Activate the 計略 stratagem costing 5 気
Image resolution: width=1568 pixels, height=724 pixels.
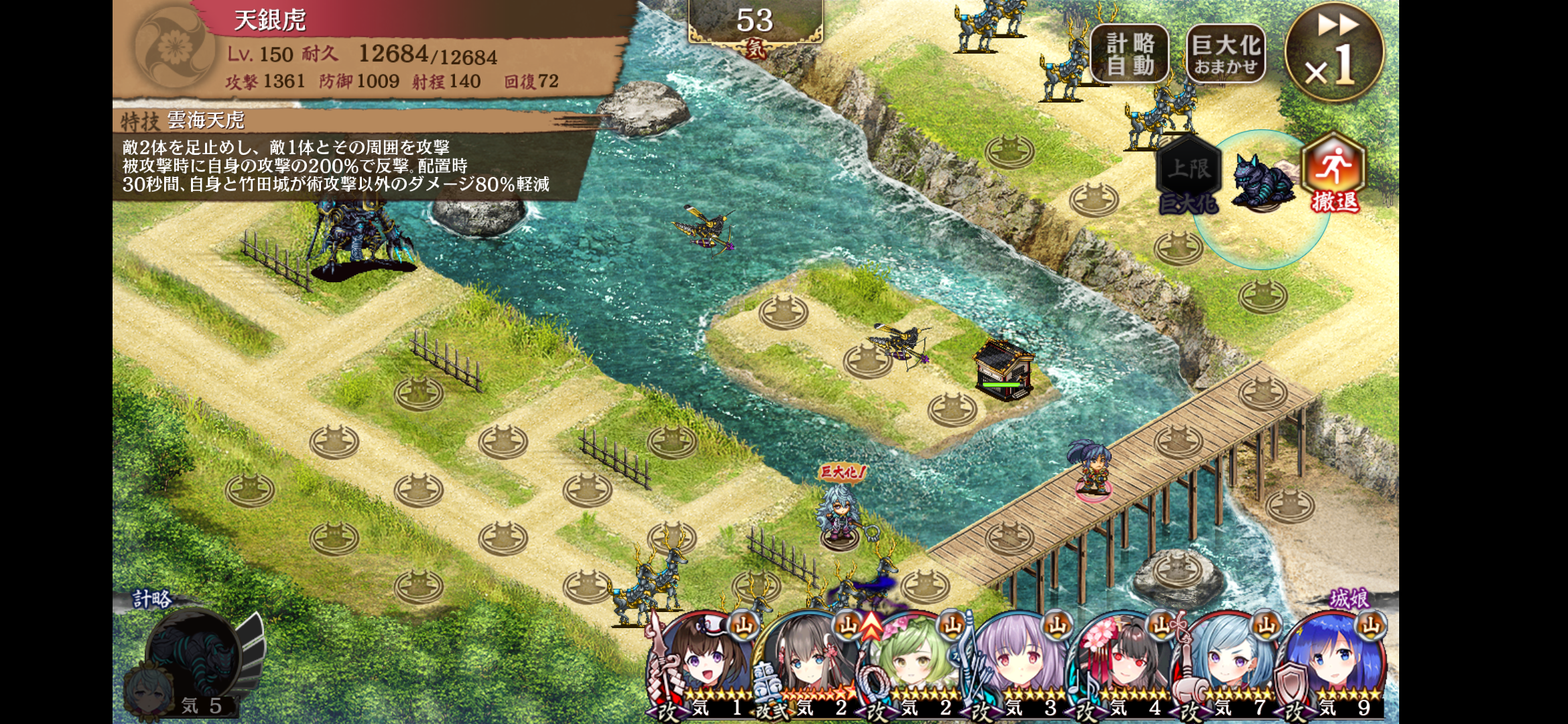click(194, 660)
